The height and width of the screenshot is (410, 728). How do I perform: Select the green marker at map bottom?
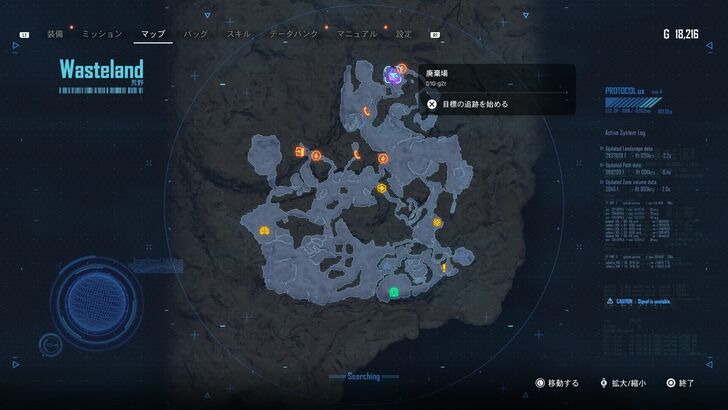394,293
